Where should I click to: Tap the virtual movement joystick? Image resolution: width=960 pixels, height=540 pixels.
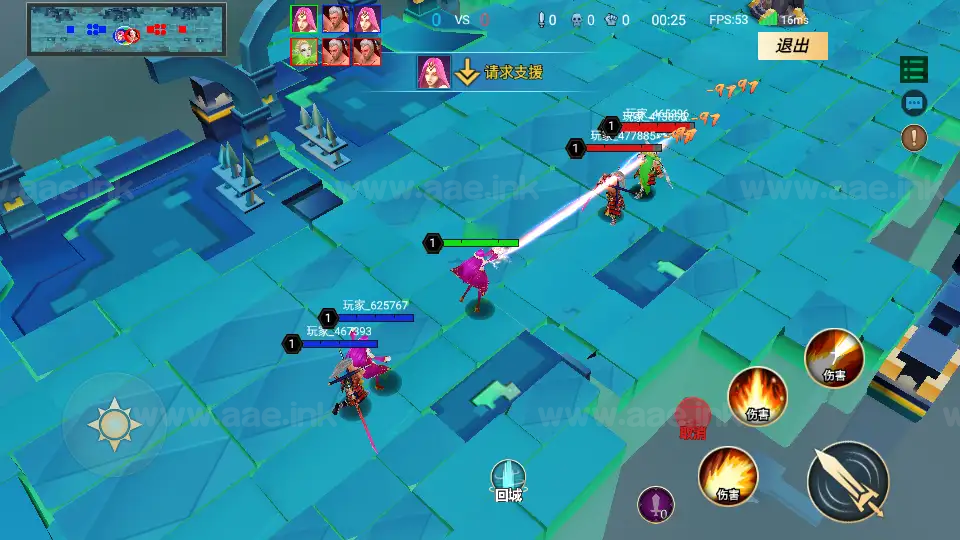point(114,425)
